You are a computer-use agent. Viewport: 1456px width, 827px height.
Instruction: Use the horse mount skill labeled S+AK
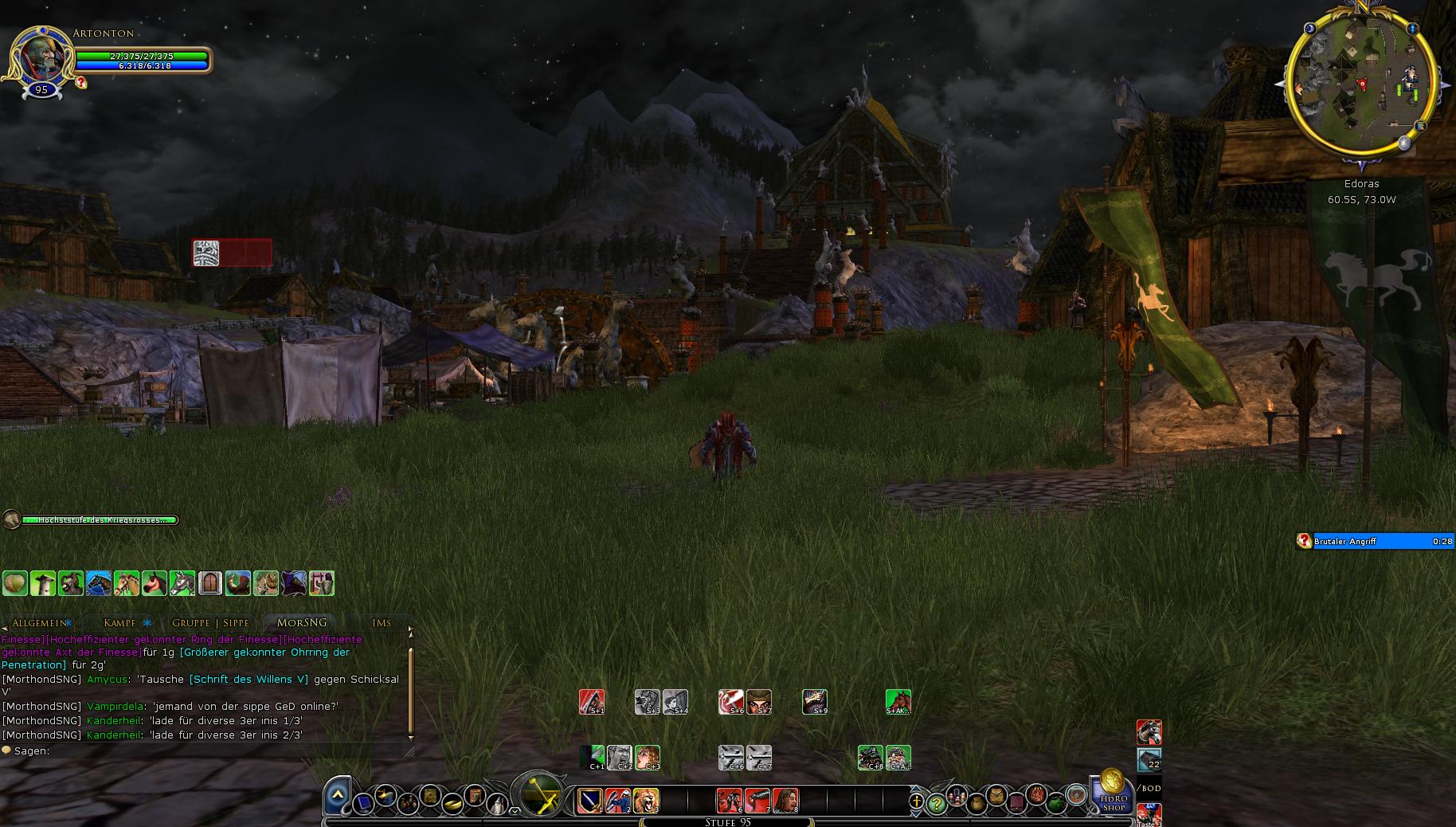(898, 702)
